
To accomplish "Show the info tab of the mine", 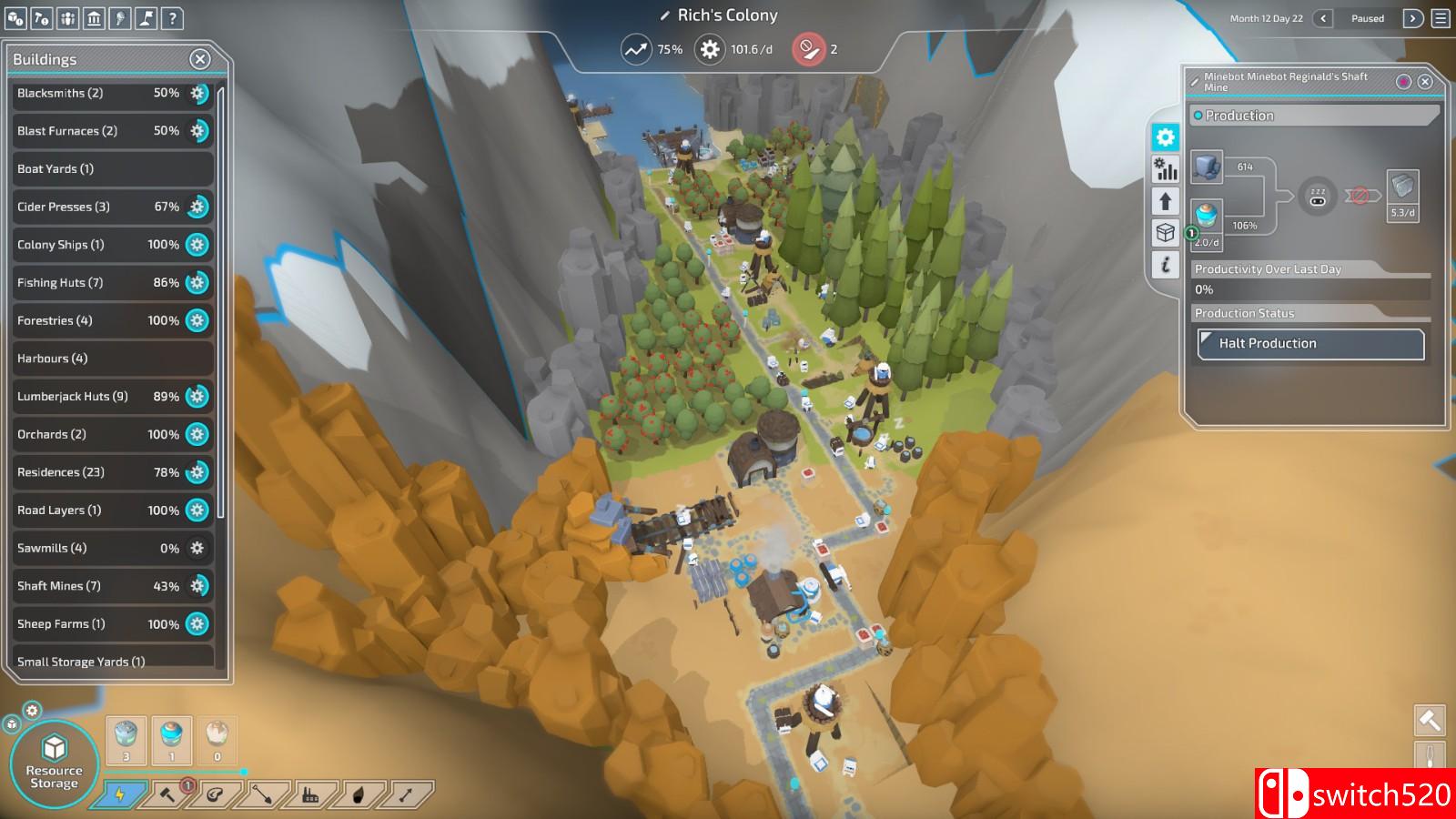I will [1165, 265].
